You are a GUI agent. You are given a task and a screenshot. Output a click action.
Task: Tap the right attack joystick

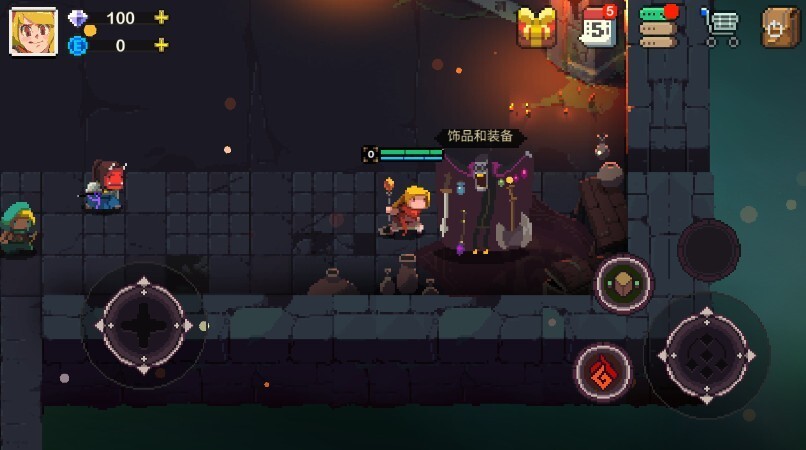click(706, 355)
